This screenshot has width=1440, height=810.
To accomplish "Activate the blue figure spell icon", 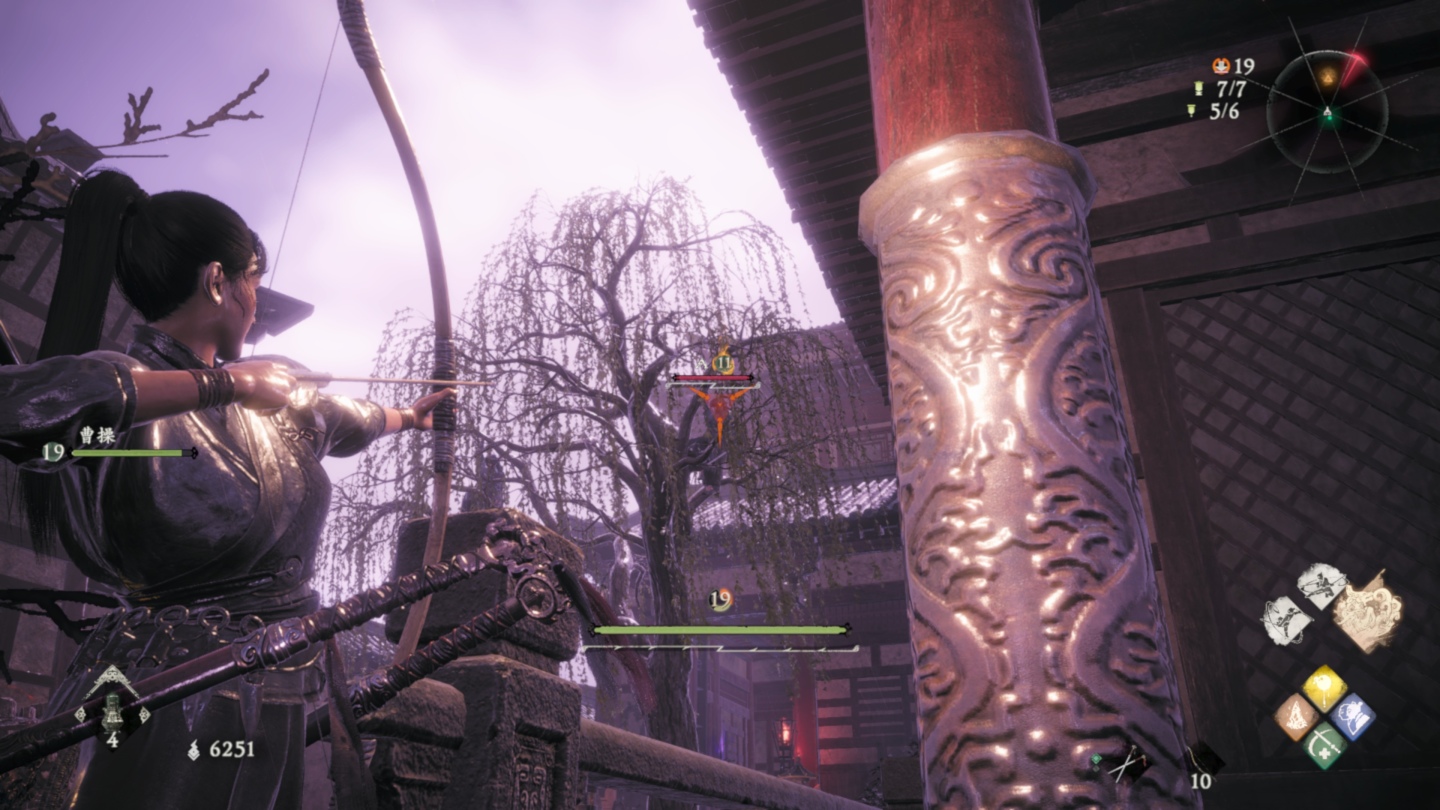I will pyautogui.click(x=1353, y=717).
